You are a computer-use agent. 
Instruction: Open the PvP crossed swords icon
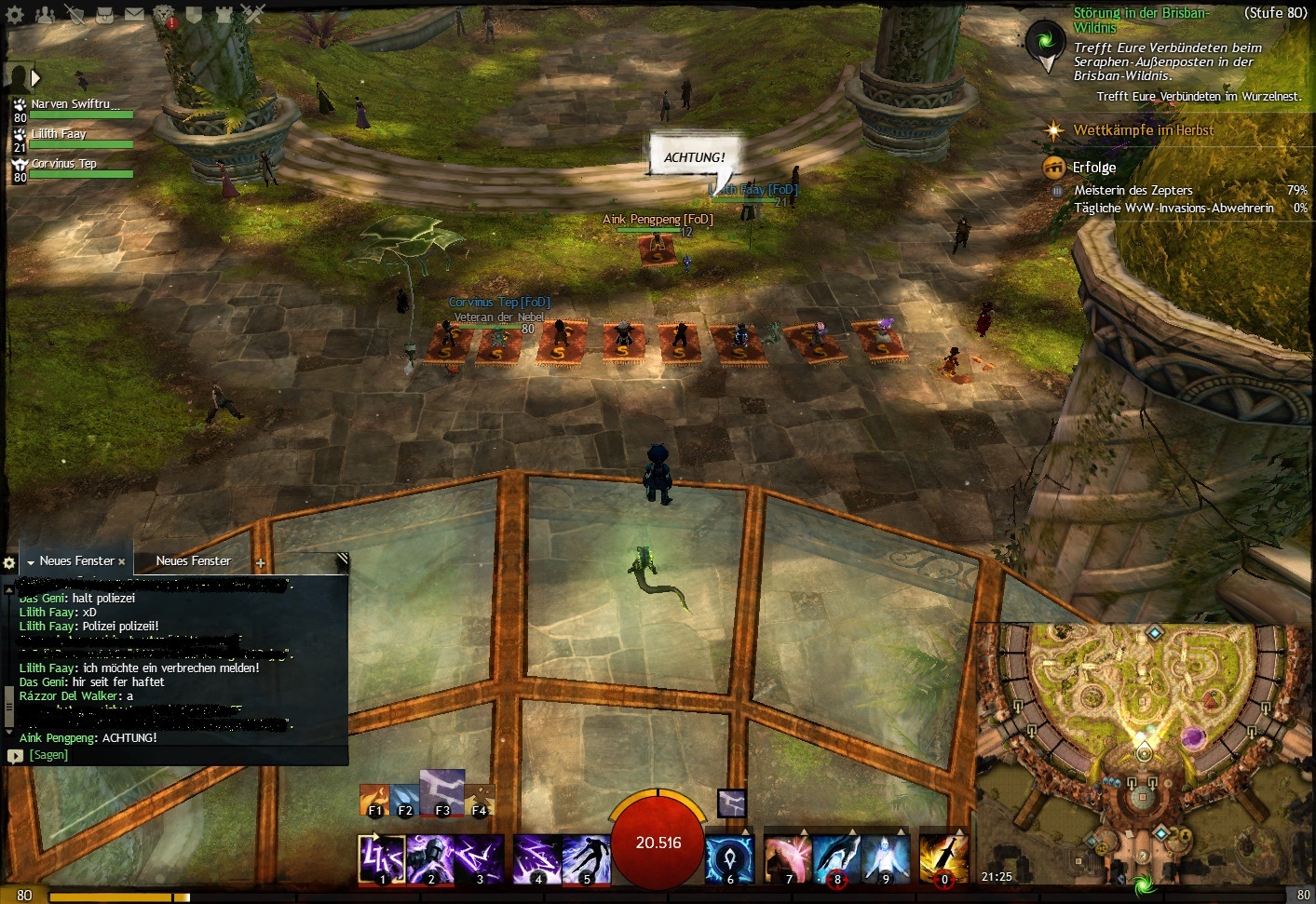(253, 14)
